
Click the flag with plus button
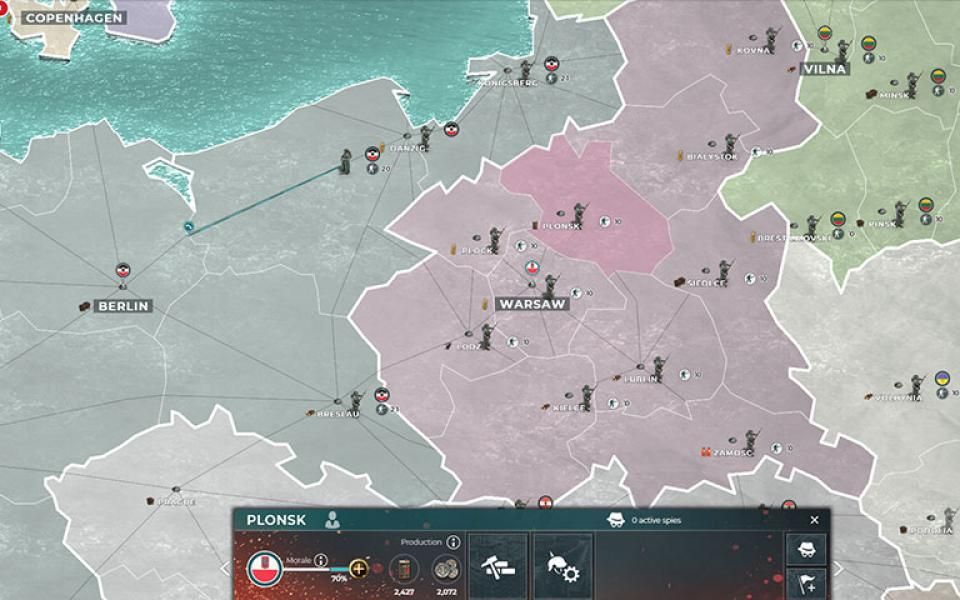805,584
